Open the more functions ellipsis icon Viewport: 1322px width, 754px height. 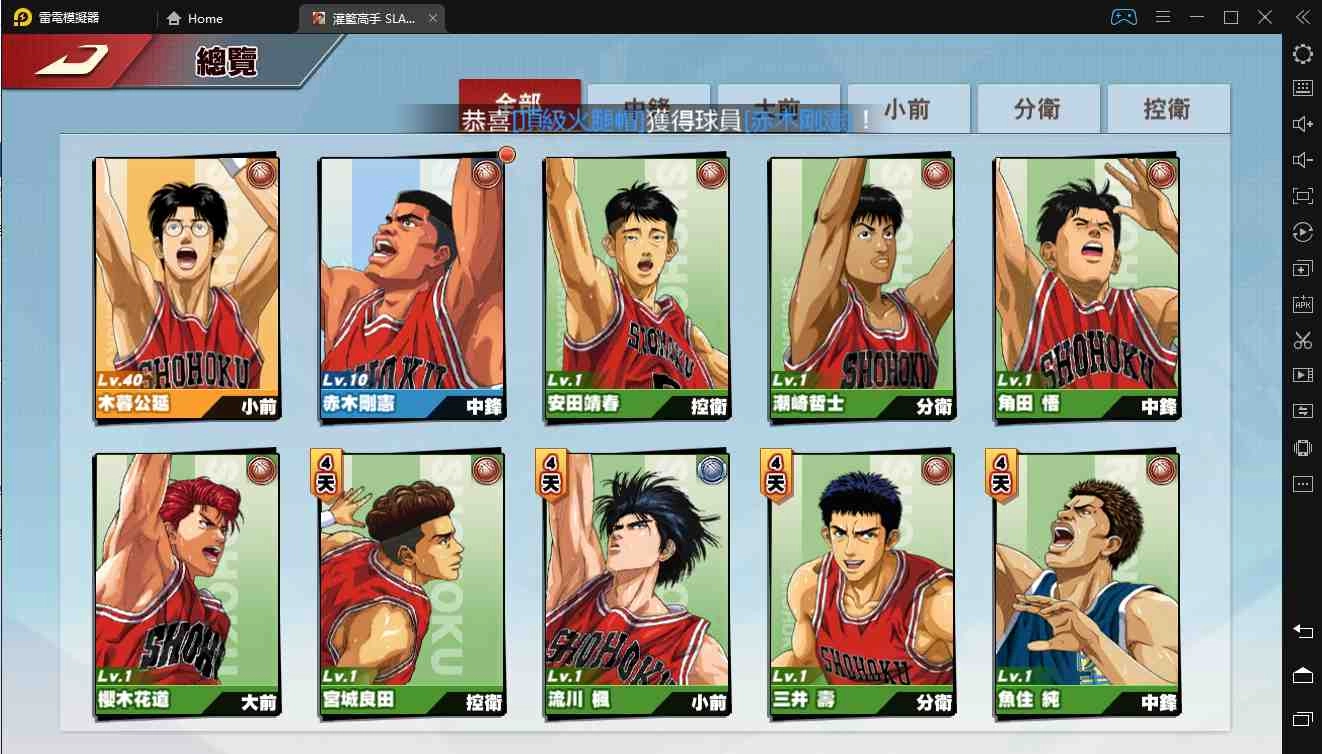1303,484
